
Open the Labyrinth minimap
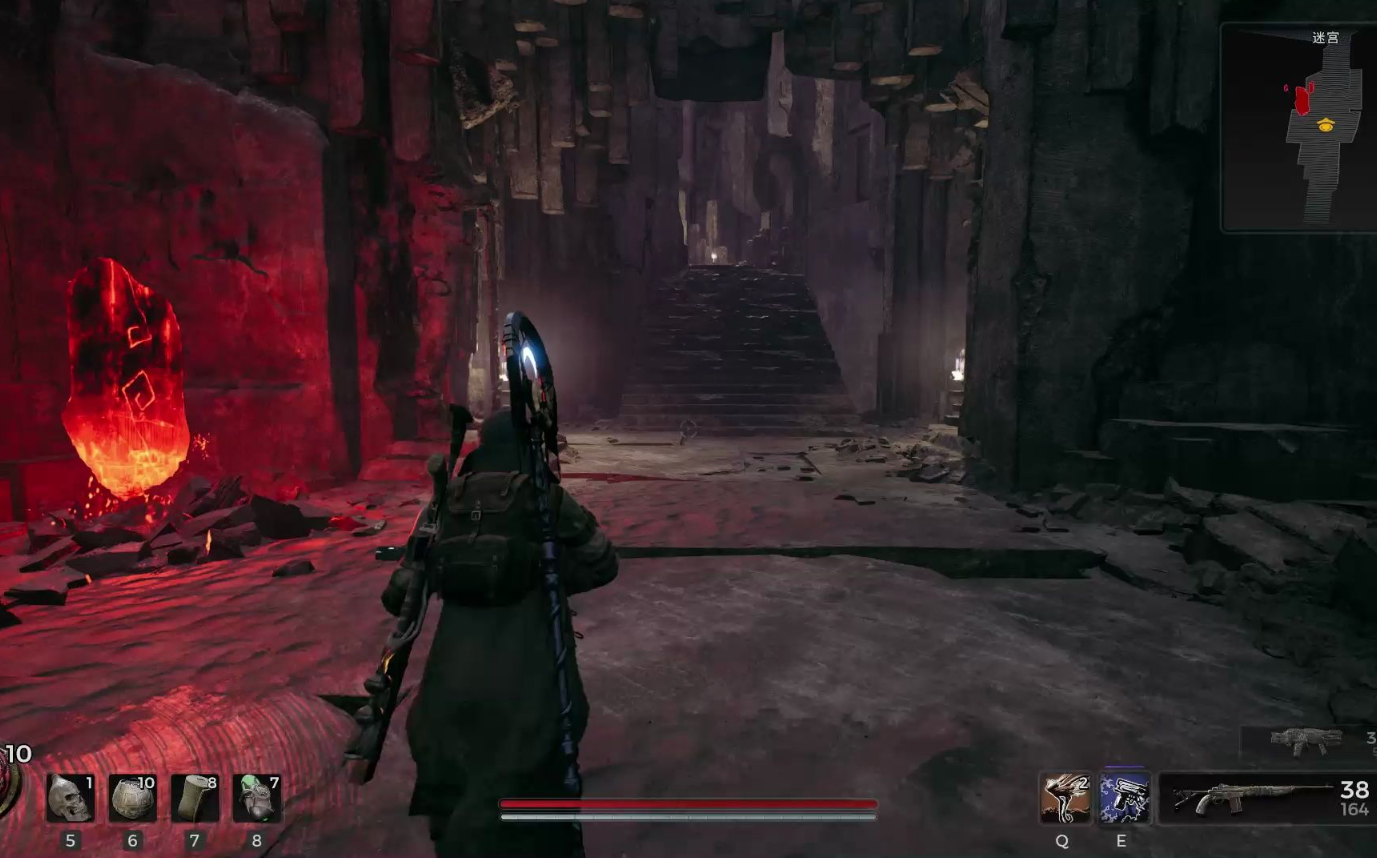pyautogui.click(x=1299, y=128)
